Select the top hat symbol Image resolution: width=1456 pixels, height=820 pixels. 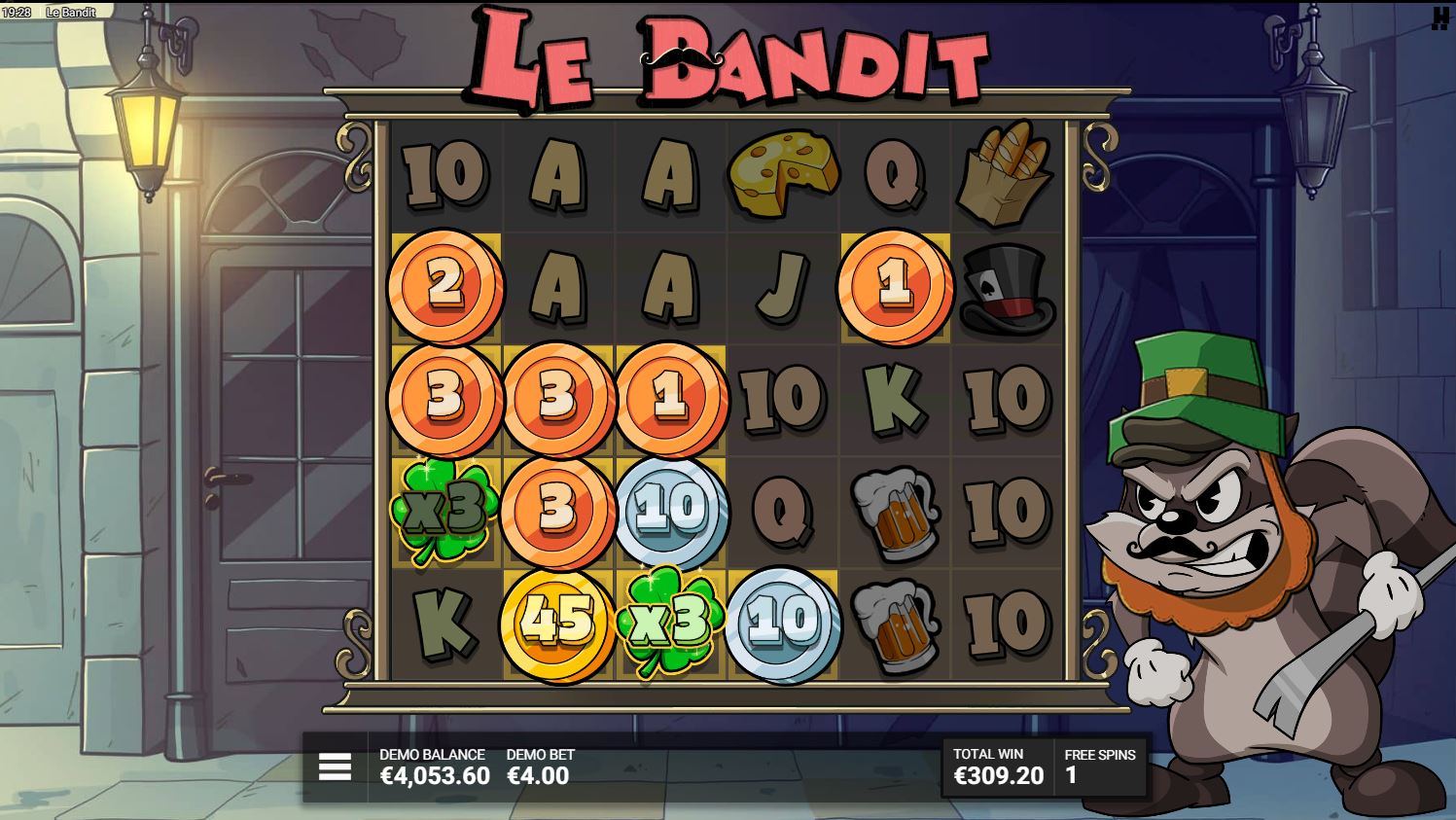point(1008,287)
